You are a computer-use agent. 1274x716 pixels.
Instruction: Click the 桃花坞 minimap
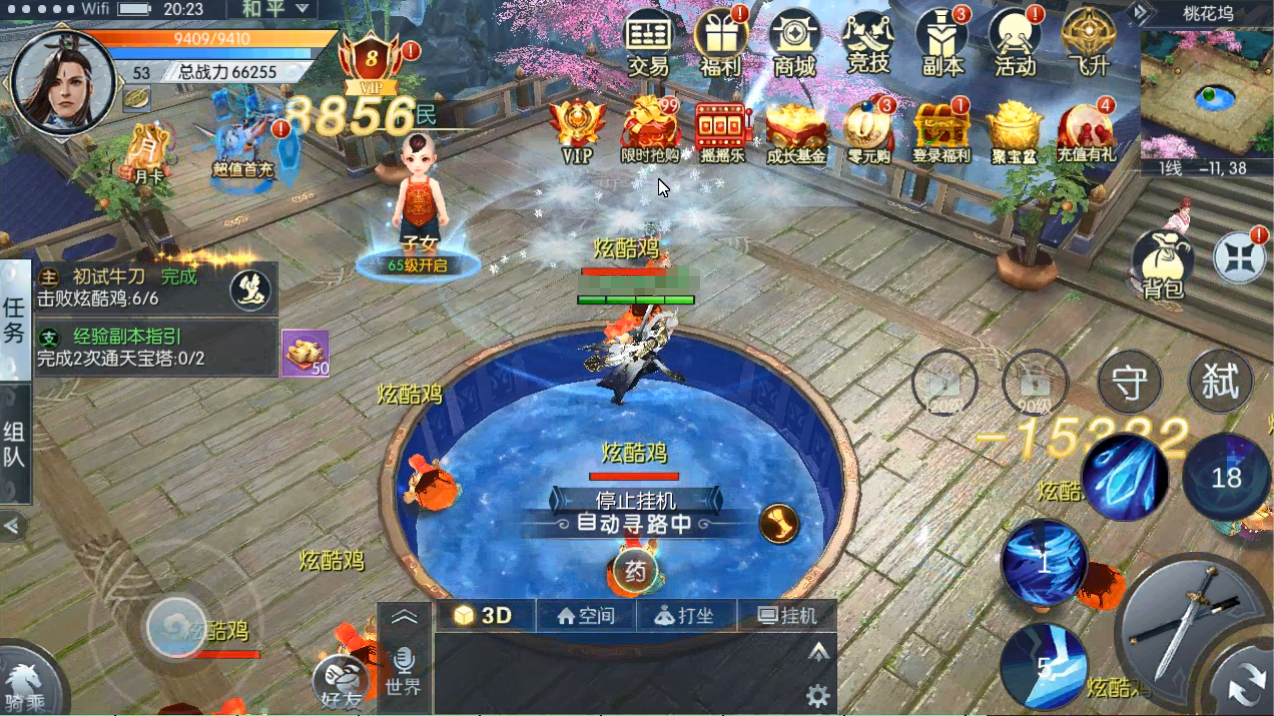(x=1206, y=94)
